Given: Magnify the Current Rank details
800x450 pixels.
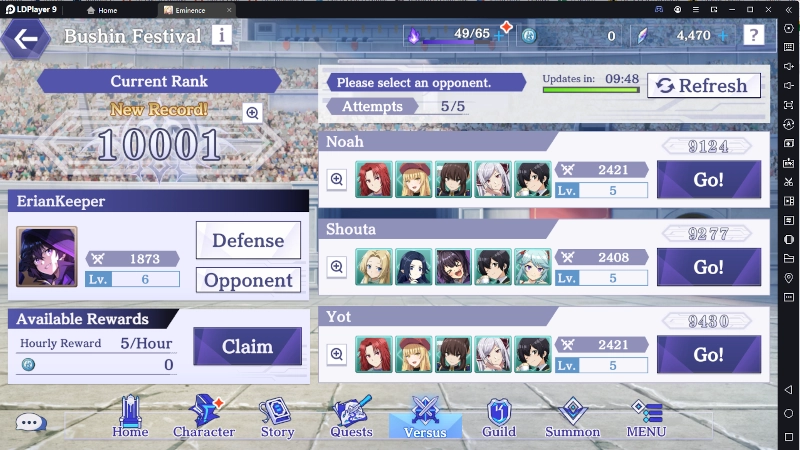Looking at the screenshot, I should (252, 113).
